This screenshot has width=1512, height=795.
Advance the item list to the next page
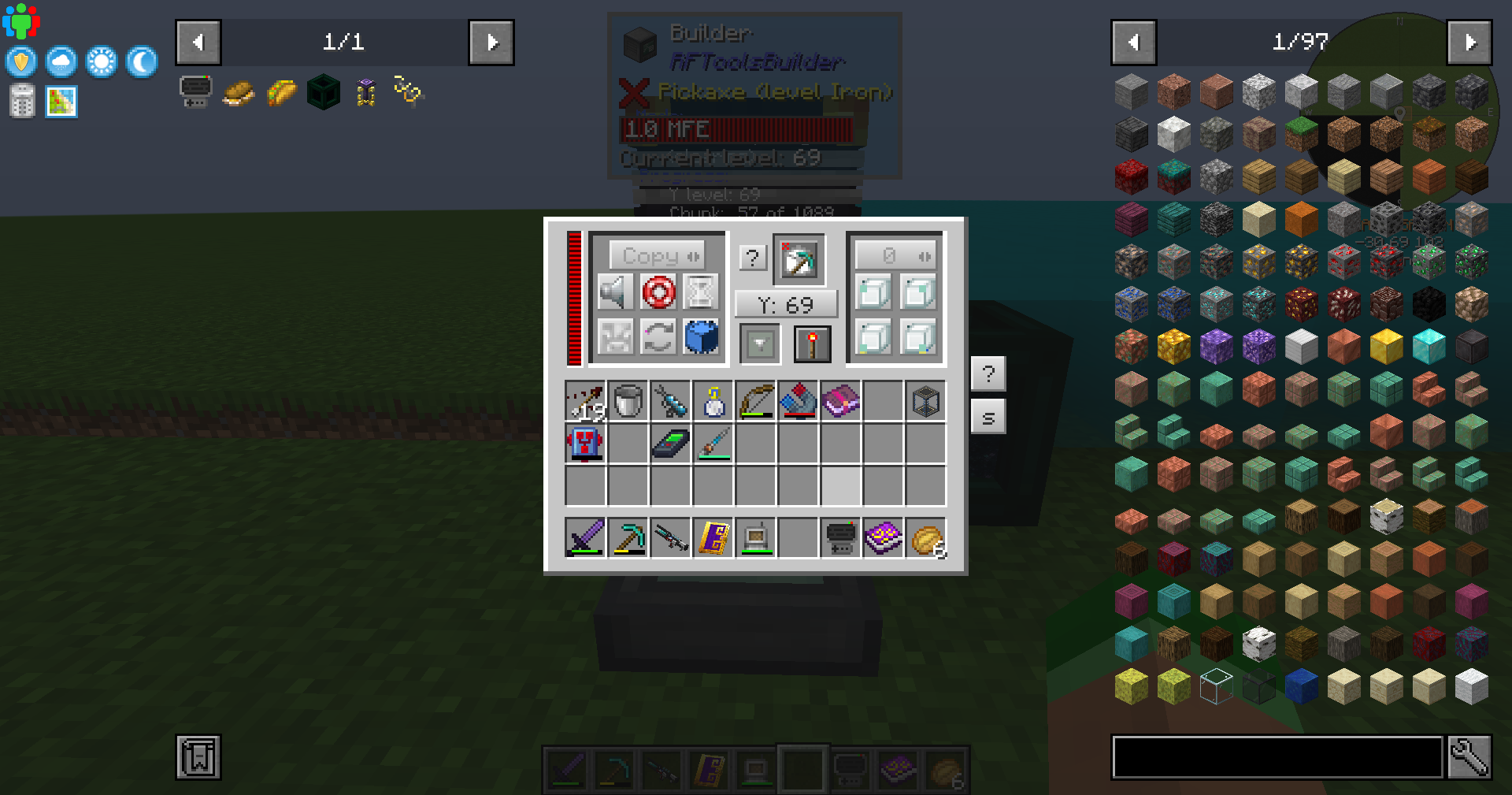(1471, 42)
